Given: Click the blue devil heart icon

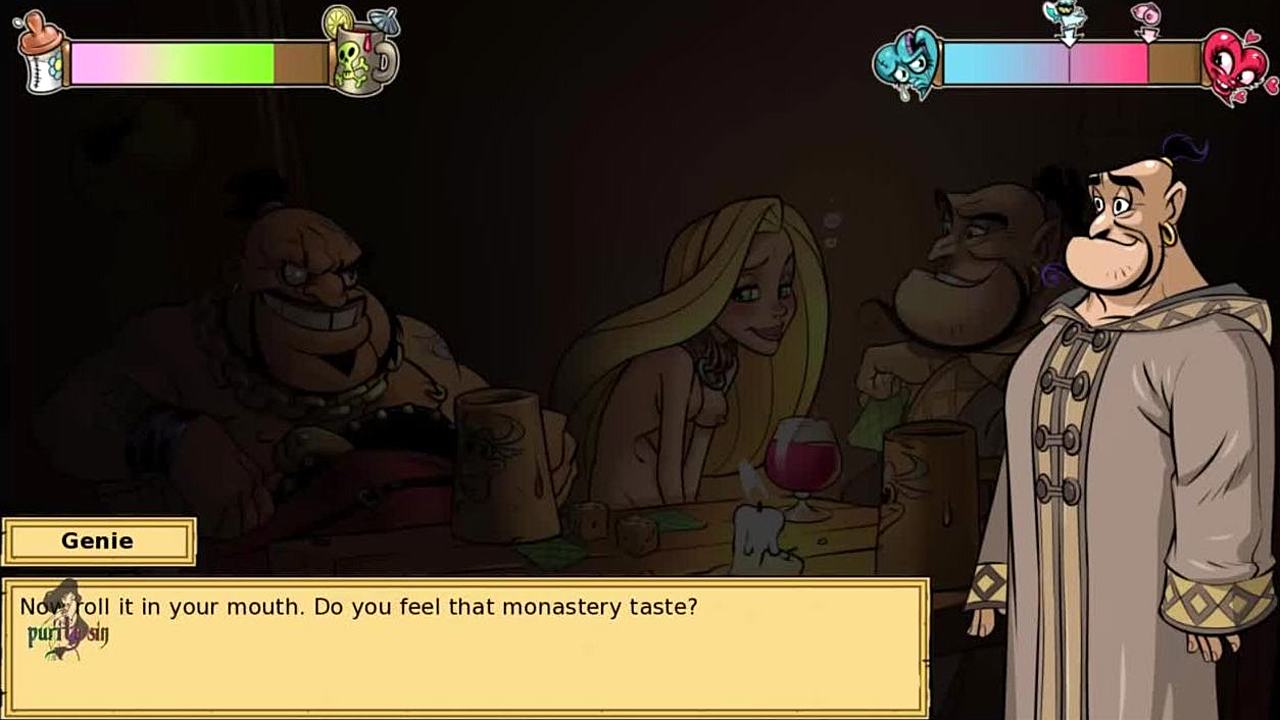Looking at the screenshot, I should click(906, 63).
